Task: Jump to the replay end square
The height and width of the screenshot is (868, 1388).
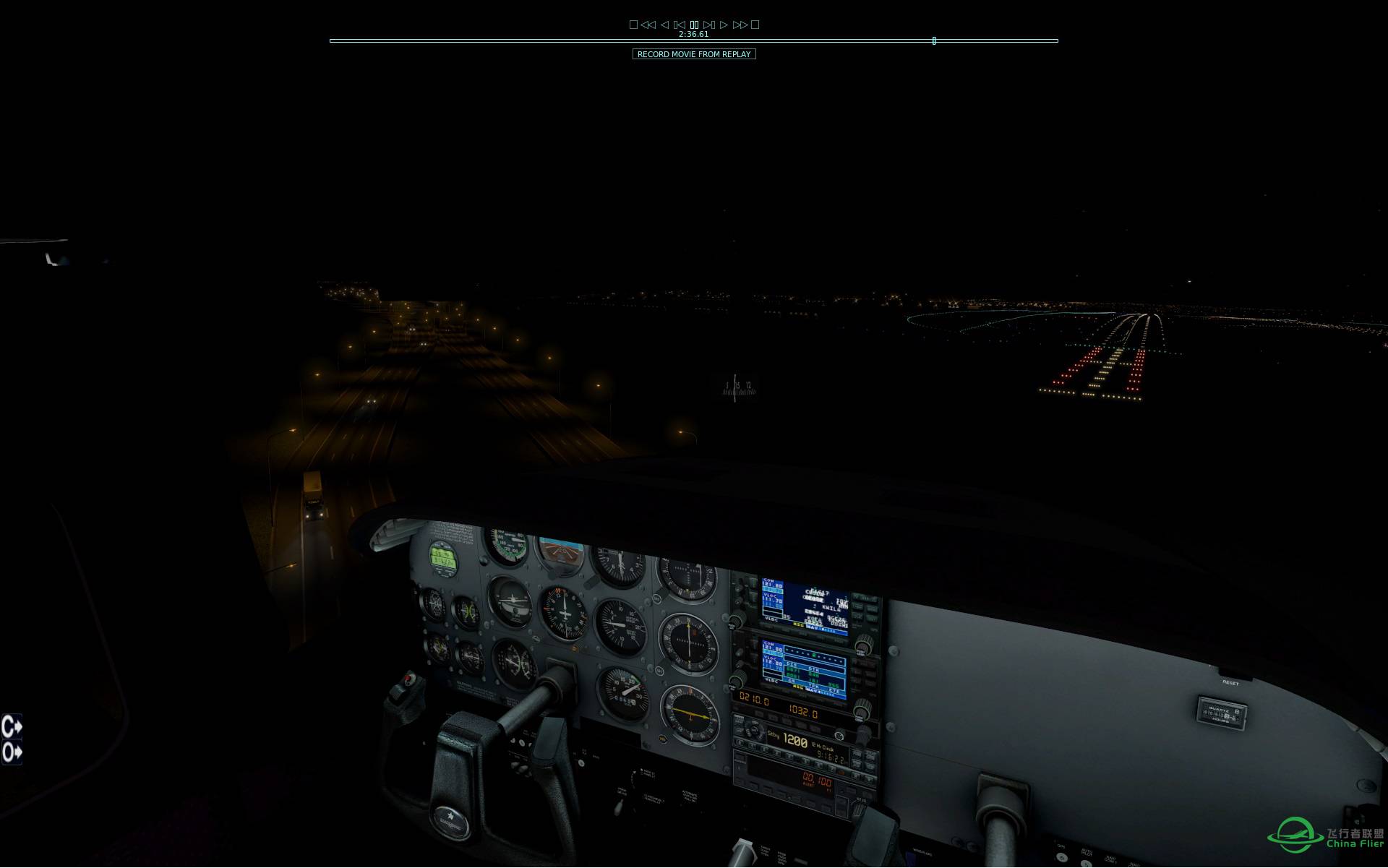Action: click(755, 24)
